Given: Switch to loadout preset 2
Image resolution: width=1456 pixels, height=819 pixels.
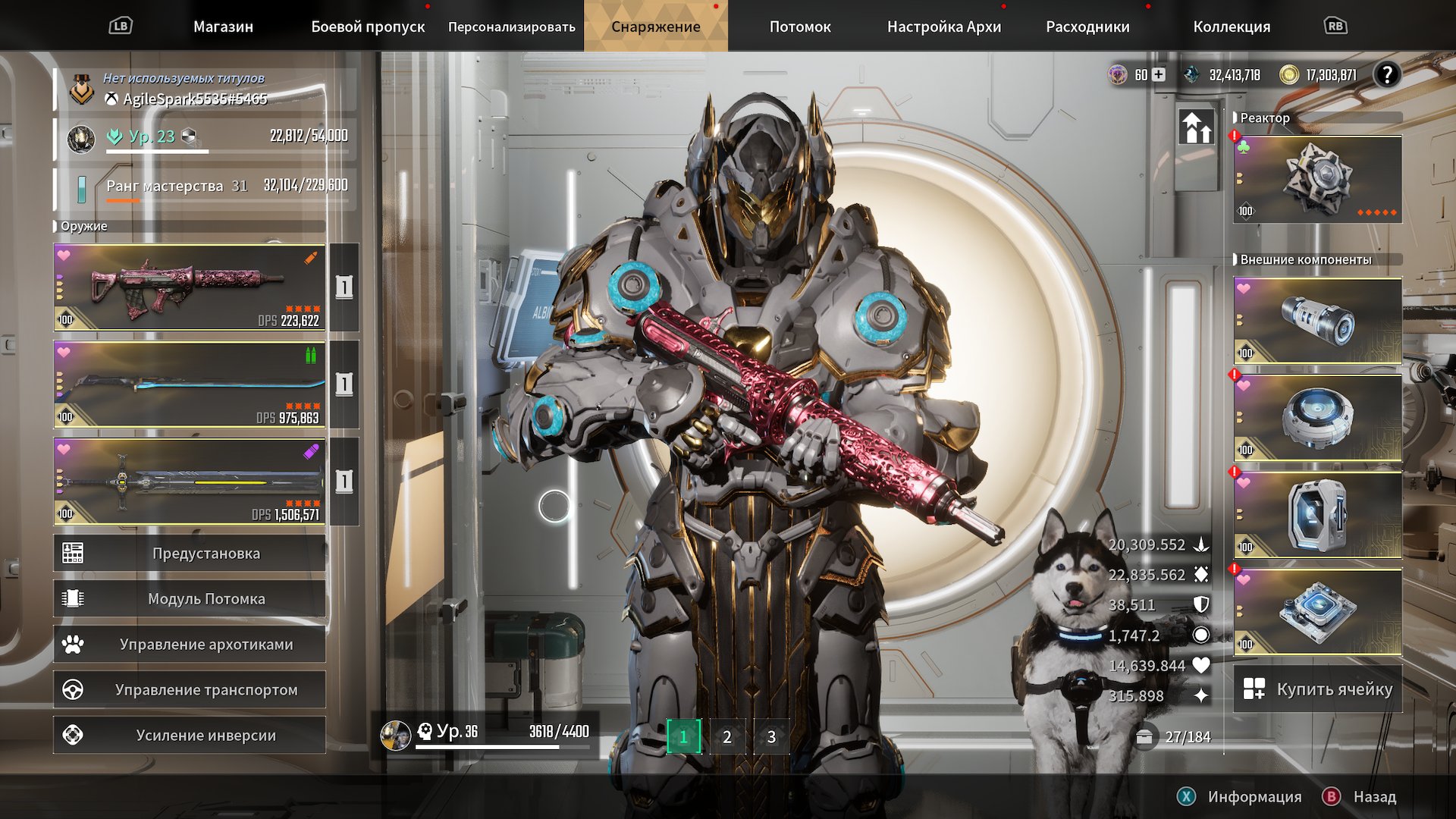Looking at the screenshot, I should point(727,737).
